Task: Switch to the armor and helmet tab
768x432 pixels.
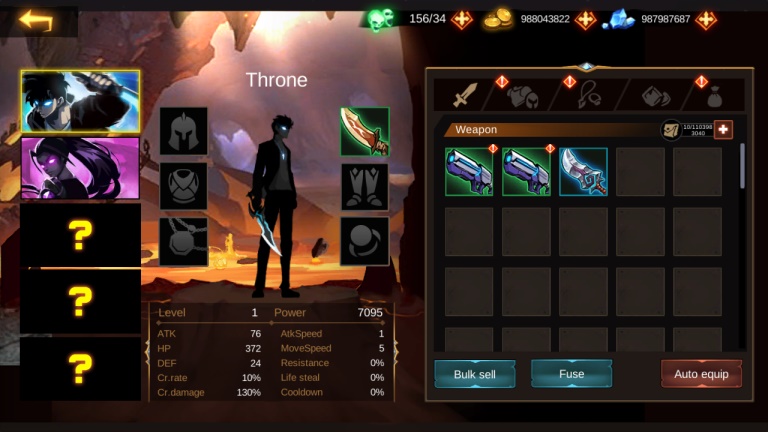Action: 523,96
